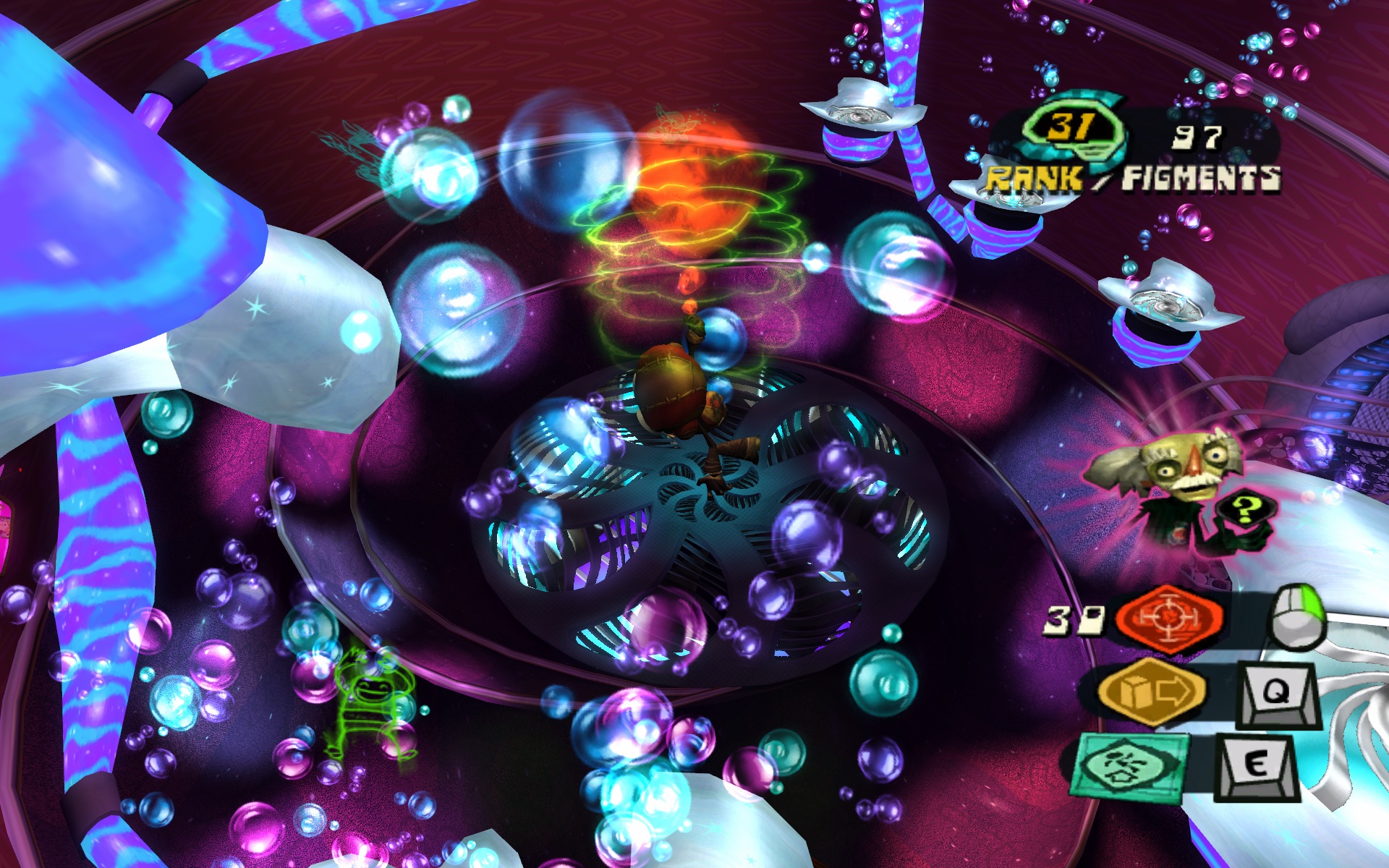This screenshot has height=868, width=1389.
Task: Select the yellow Telekinesis power badge
Action: pyautogui.click(x=1151, y=692)
